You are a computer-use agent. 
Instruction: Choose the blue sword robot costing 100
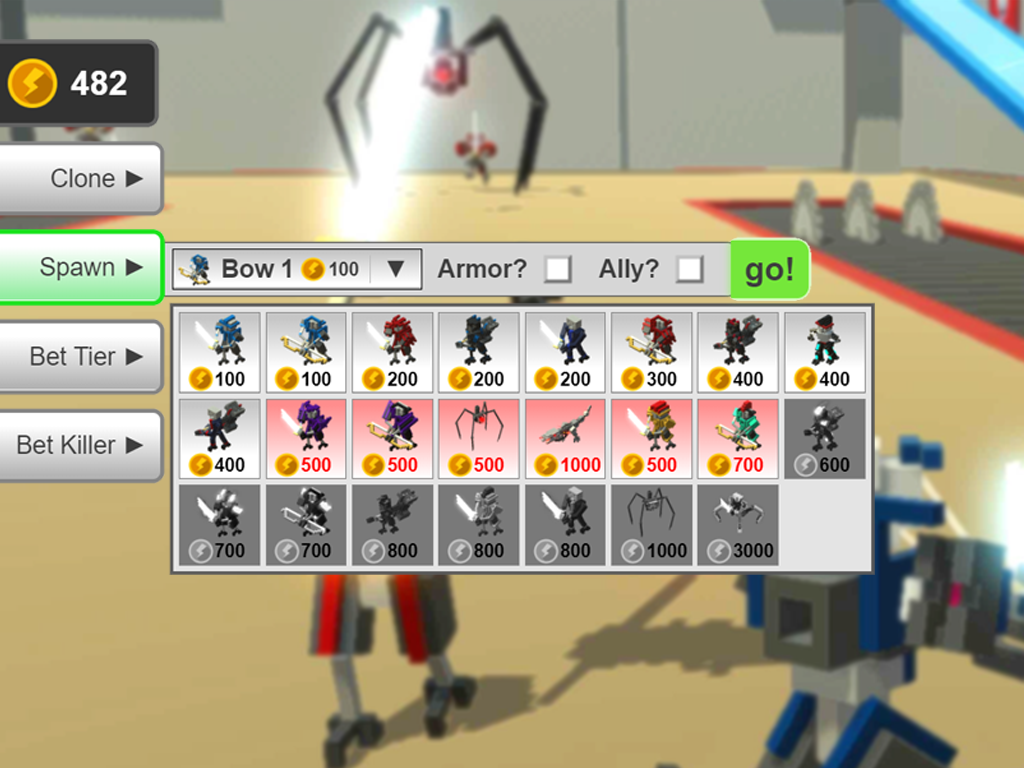220,352
